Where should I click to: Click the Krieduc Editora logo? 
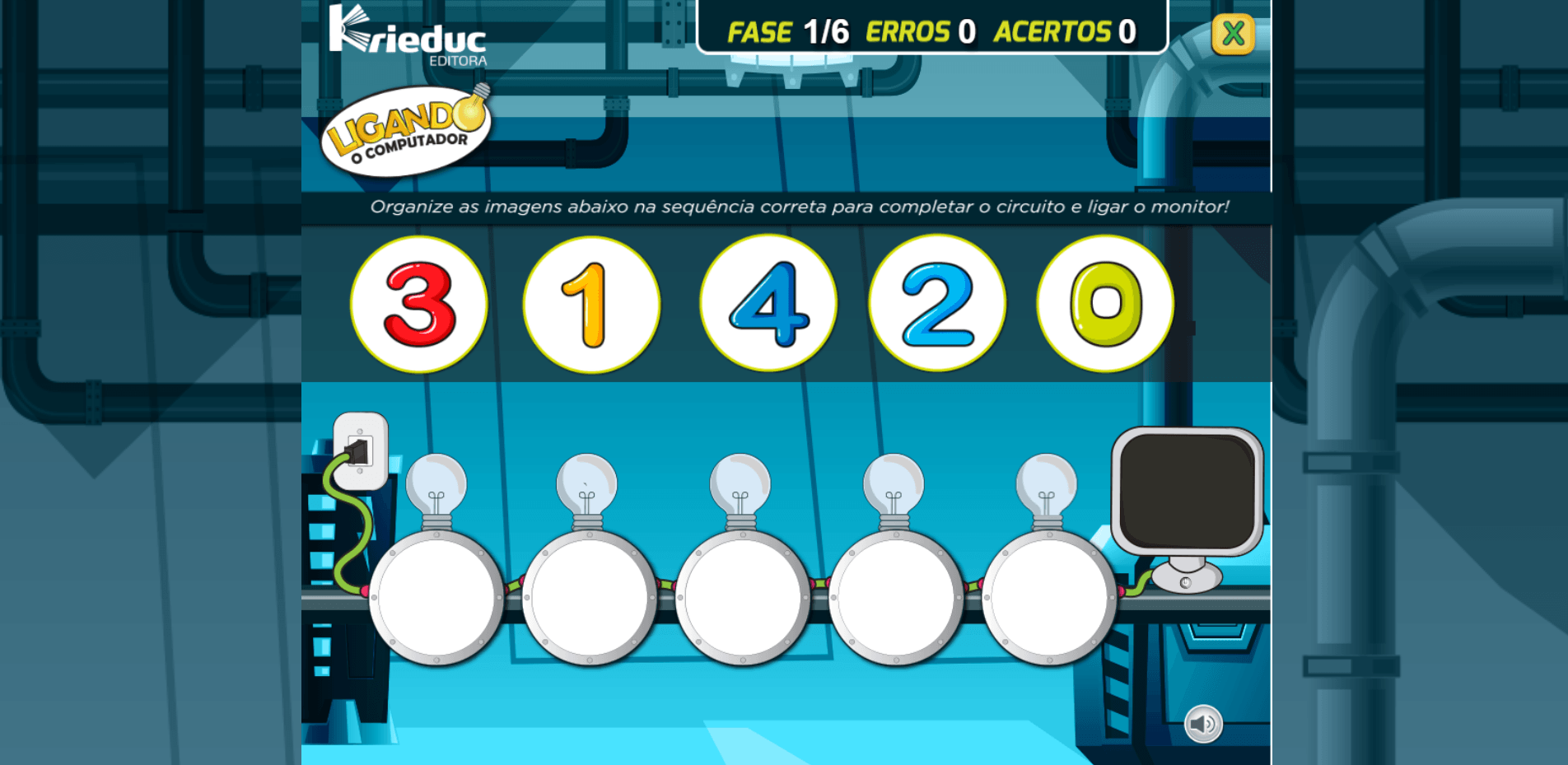[x=407, y=35]
